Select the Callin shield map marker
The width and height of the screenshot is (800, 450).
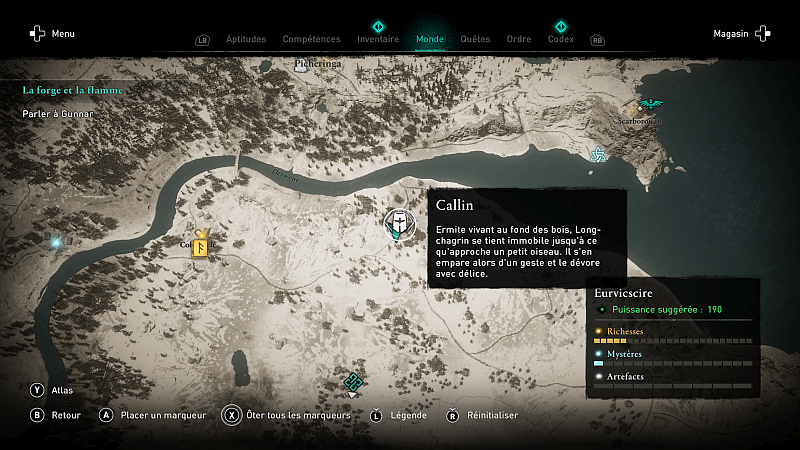click(398, 223)
